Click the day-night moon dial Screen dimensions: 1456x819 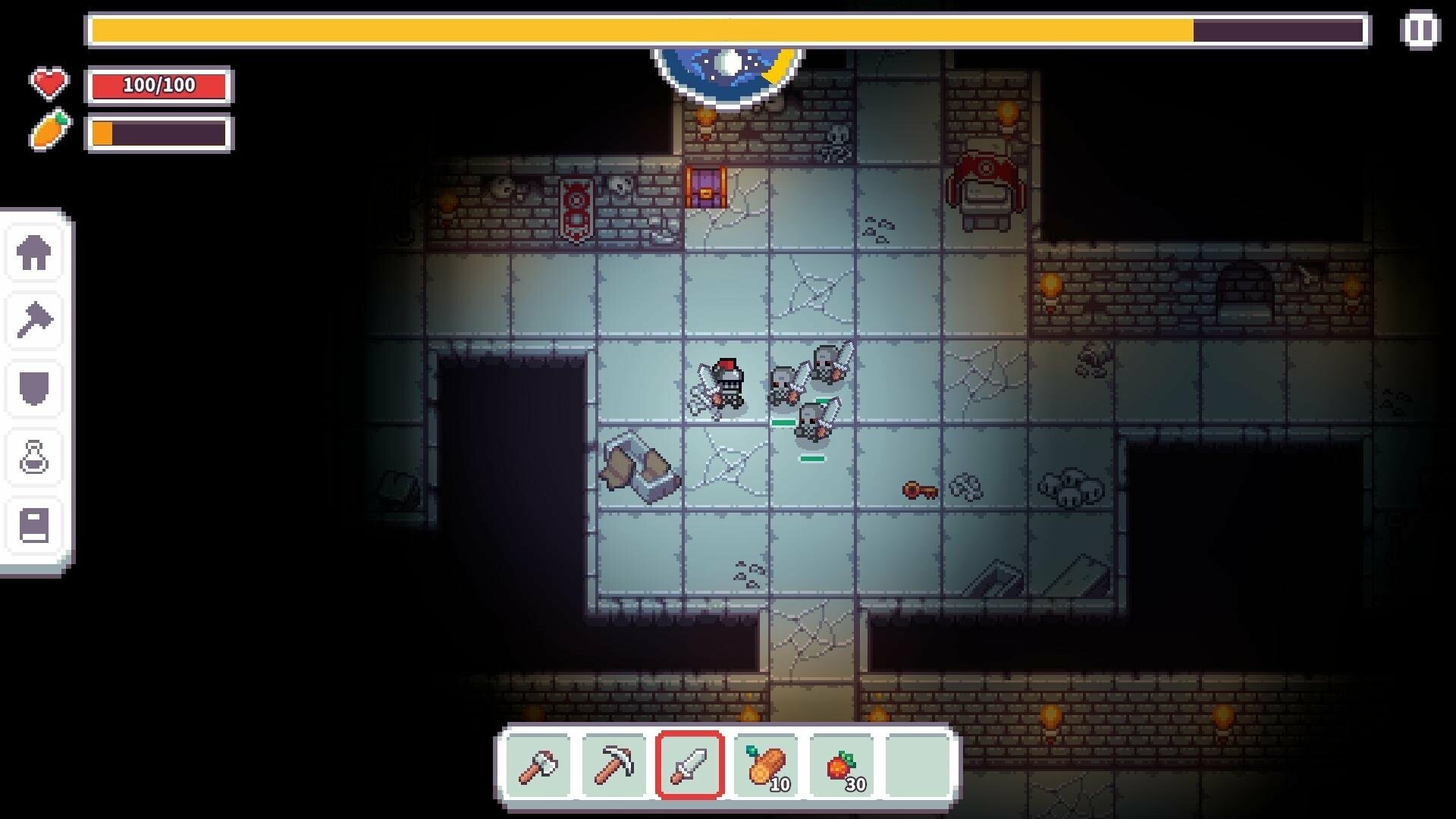730,68
